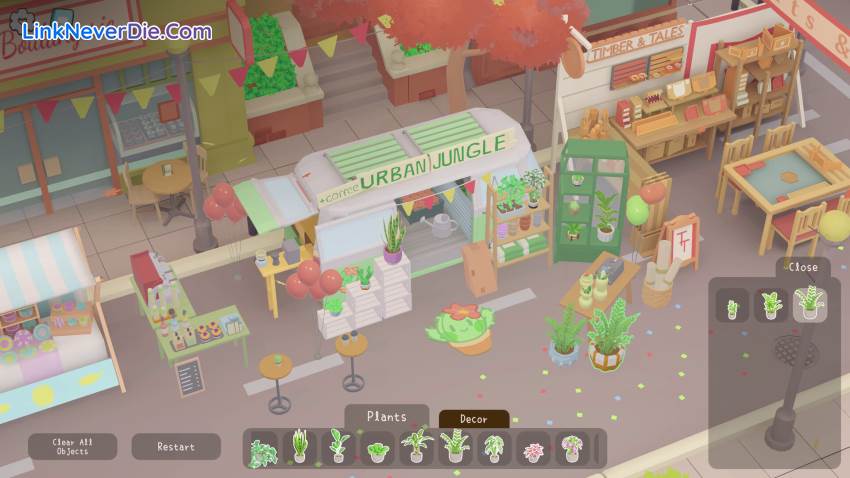Open the Decor category tab
850x478 pixels.
[474, 419]
